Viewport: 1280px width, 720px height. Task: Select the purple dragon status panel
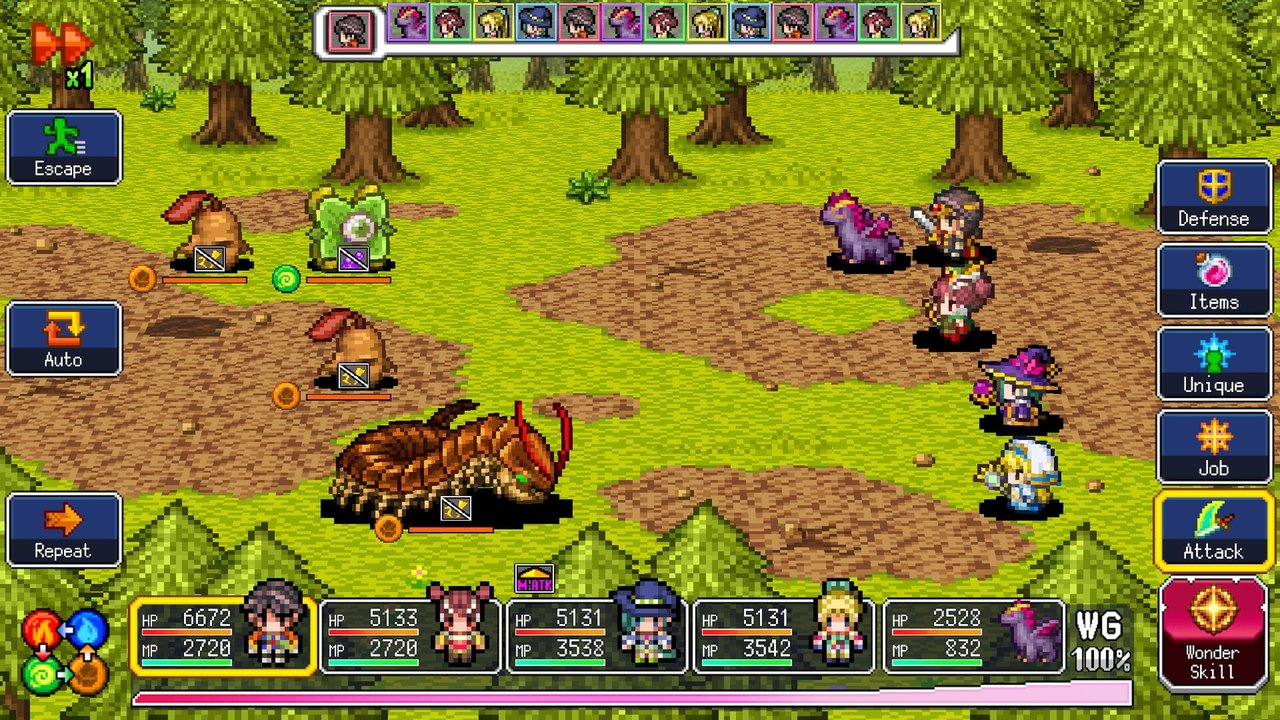point(973,635)
